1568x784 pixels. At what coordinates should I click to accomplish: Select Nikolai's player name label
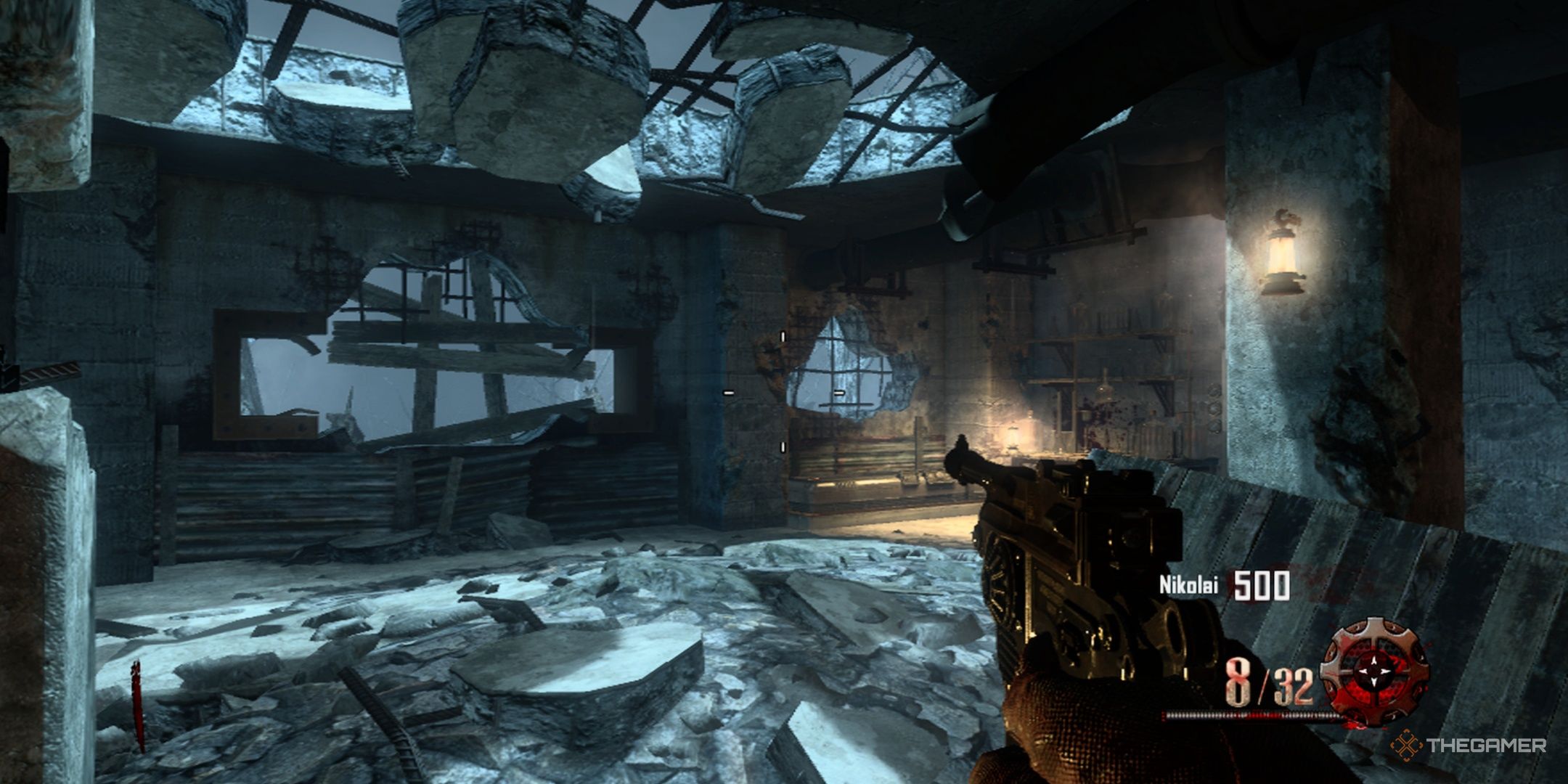pyautogui.click(x=1188, y=585)
